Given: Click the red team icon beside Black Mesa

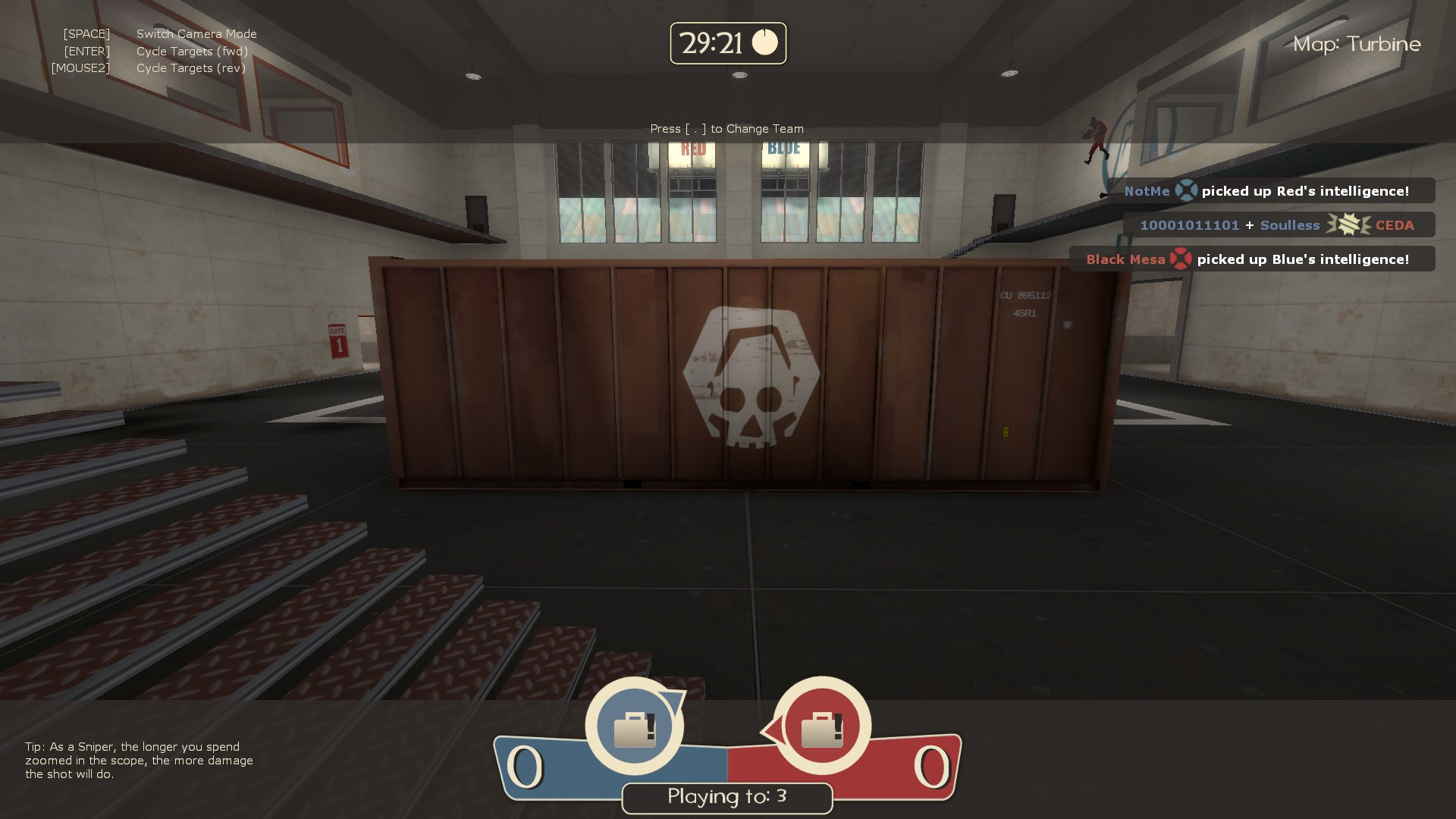Looking at the screenshot, I should coord(1181,259).
